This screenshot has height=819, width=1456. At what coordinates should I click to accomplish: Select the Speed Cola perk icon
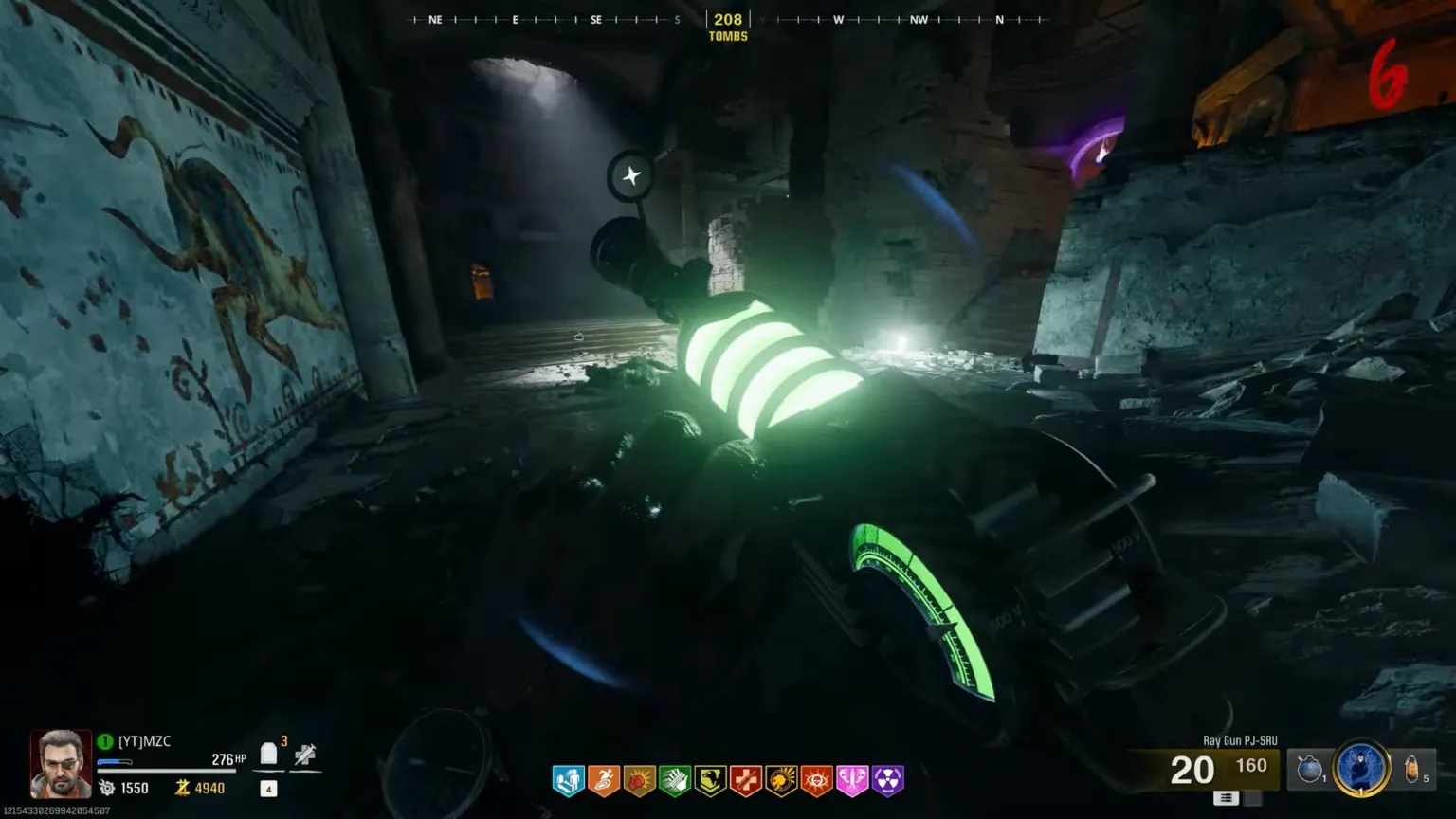[x=675, y=780]
